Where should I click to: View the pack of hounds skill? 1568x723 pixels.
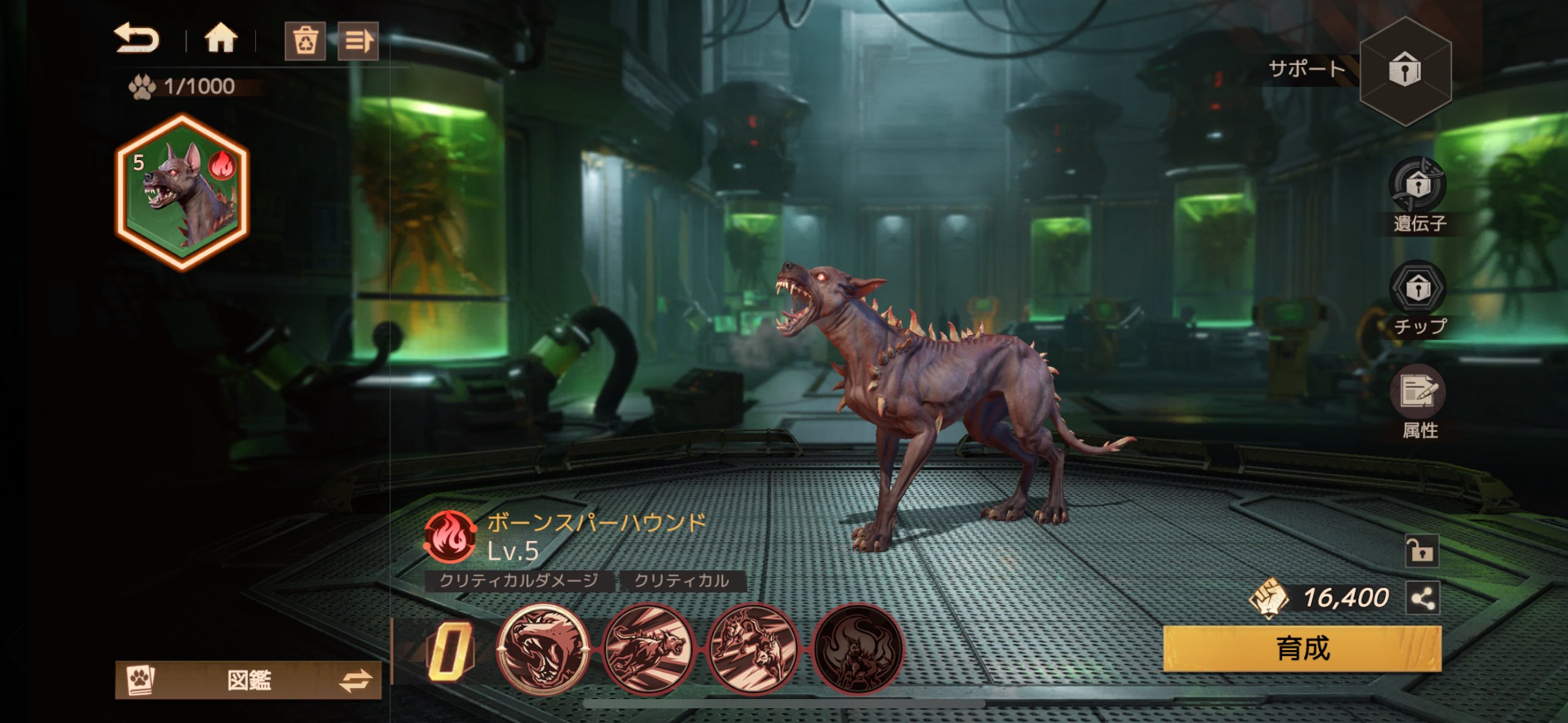click(x=753, y=649)
